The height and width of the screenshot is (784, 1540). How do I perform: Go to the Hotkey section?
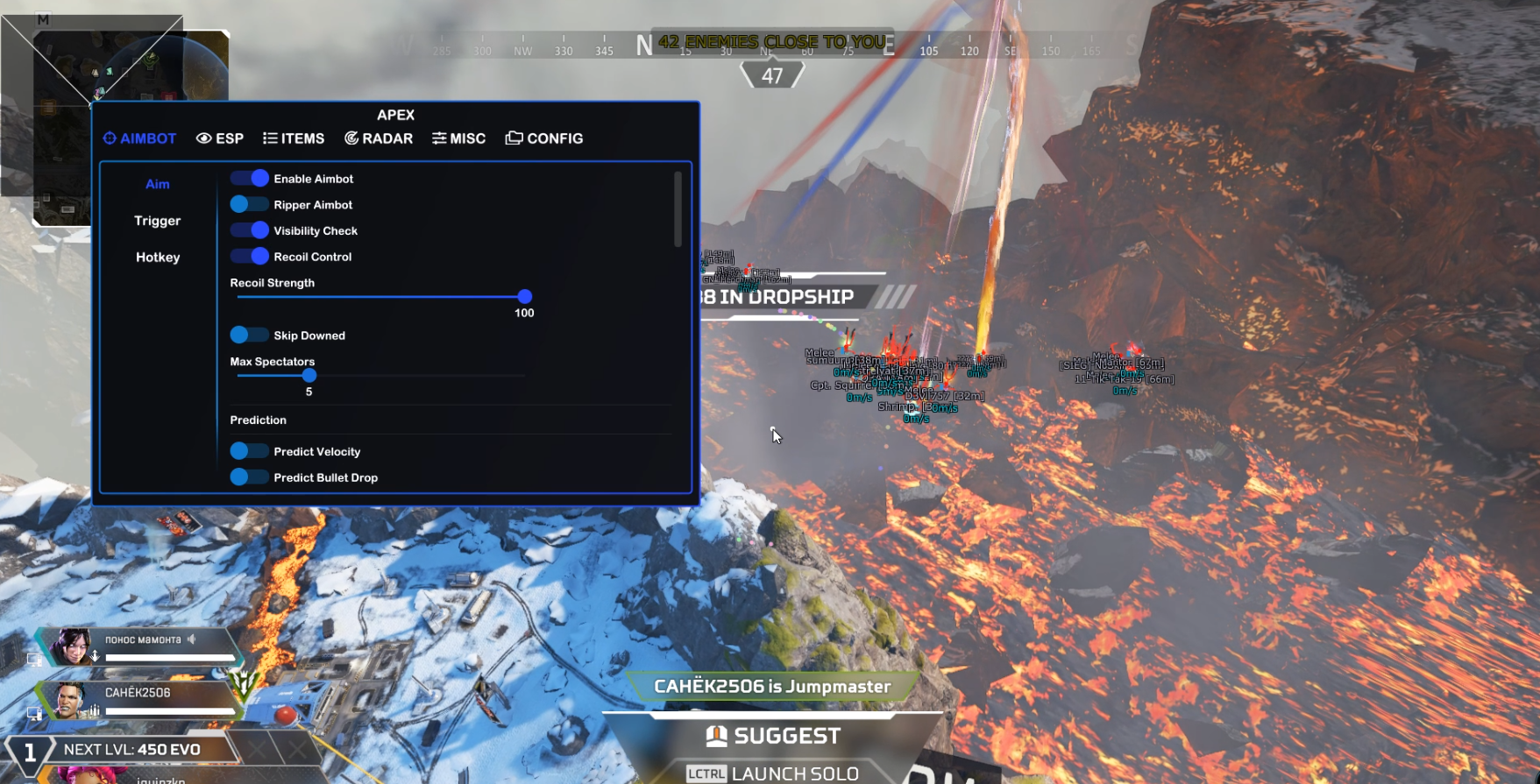pyautogui.click(x=158, y=258)
